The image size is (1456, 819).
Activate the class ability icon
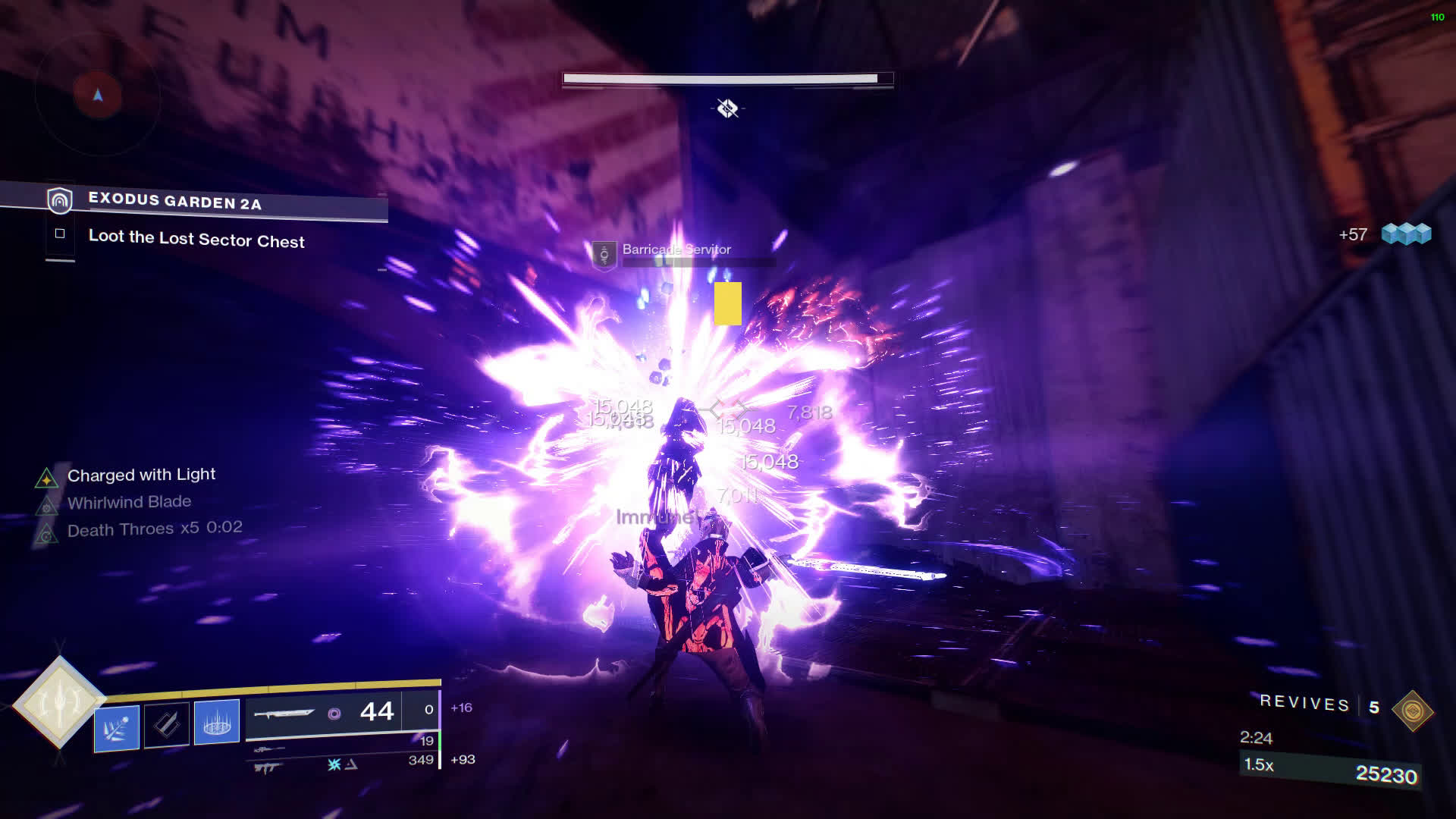tap(217, 722)
